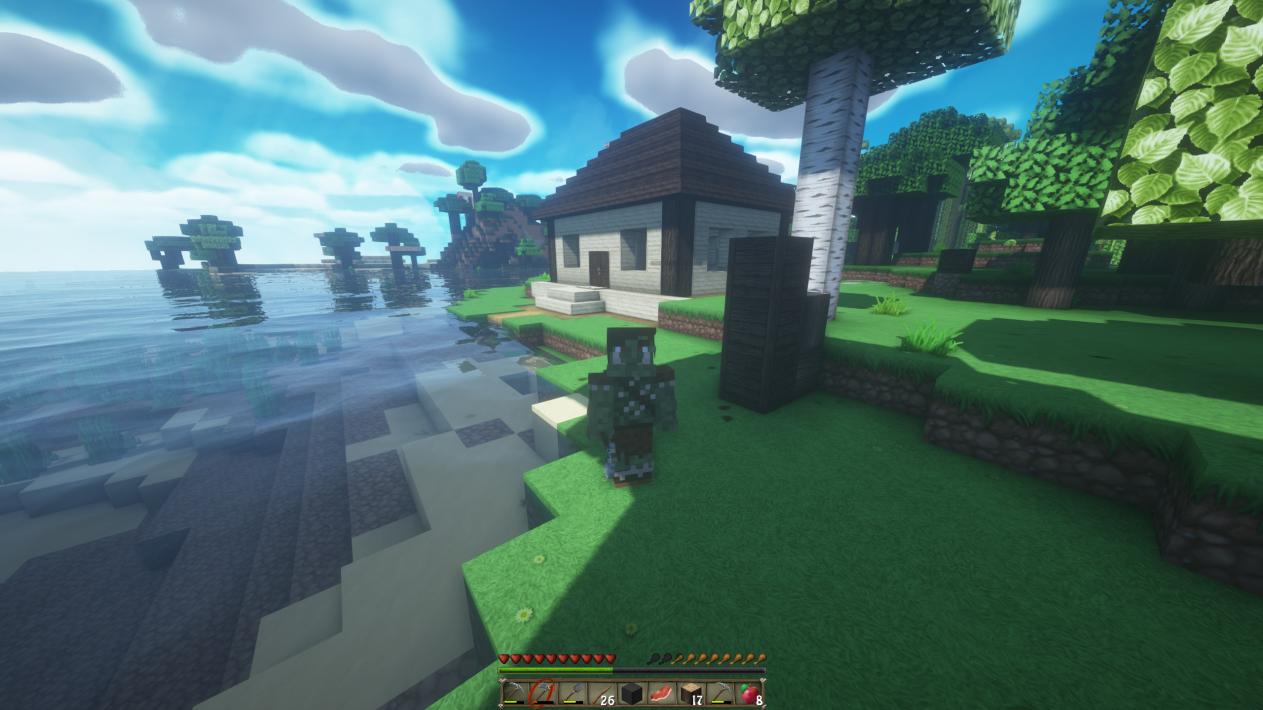Select the dark block hotbar slot

click(631, 693)
